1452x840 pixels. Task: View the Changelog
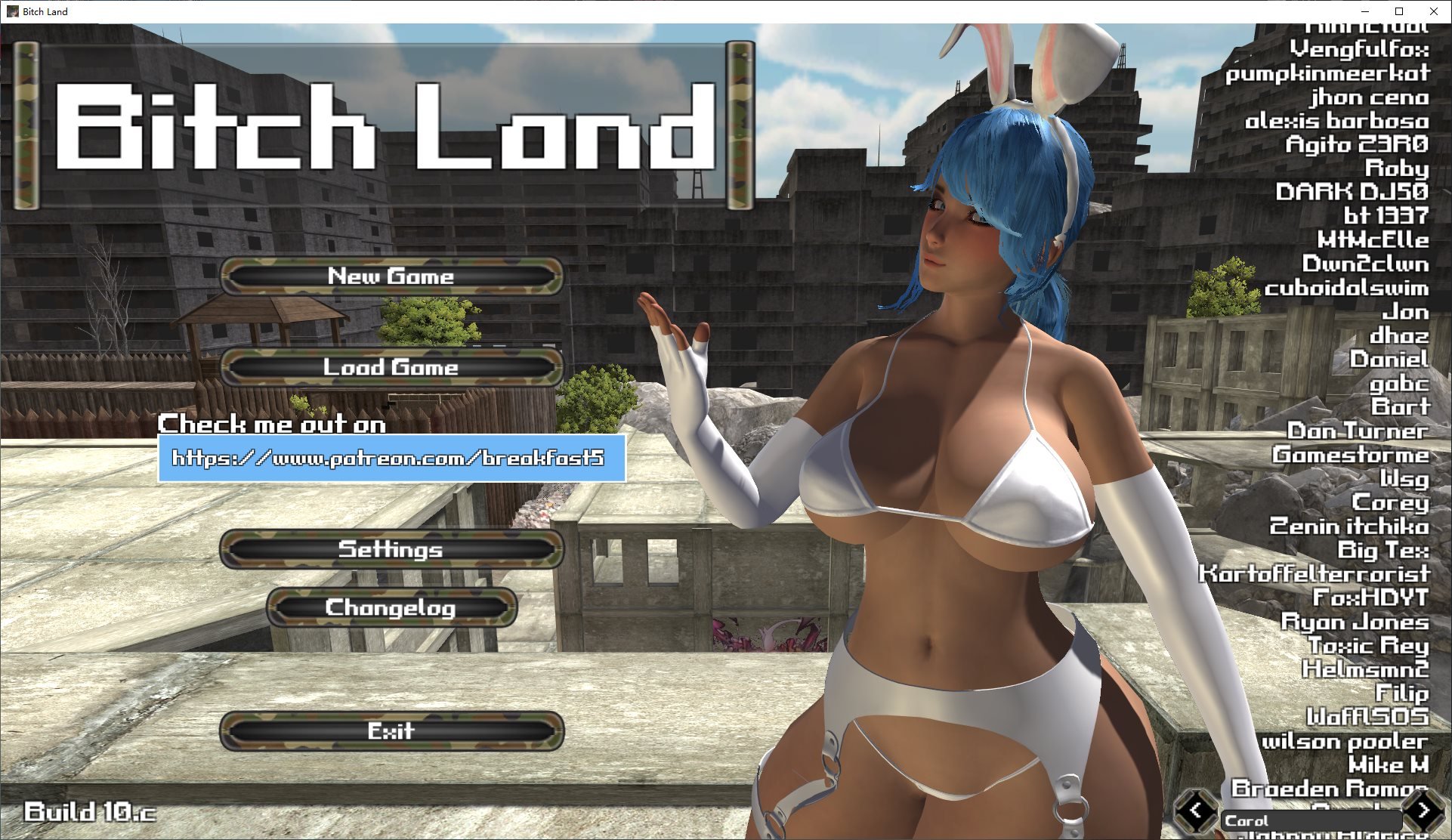pos(391,608)
